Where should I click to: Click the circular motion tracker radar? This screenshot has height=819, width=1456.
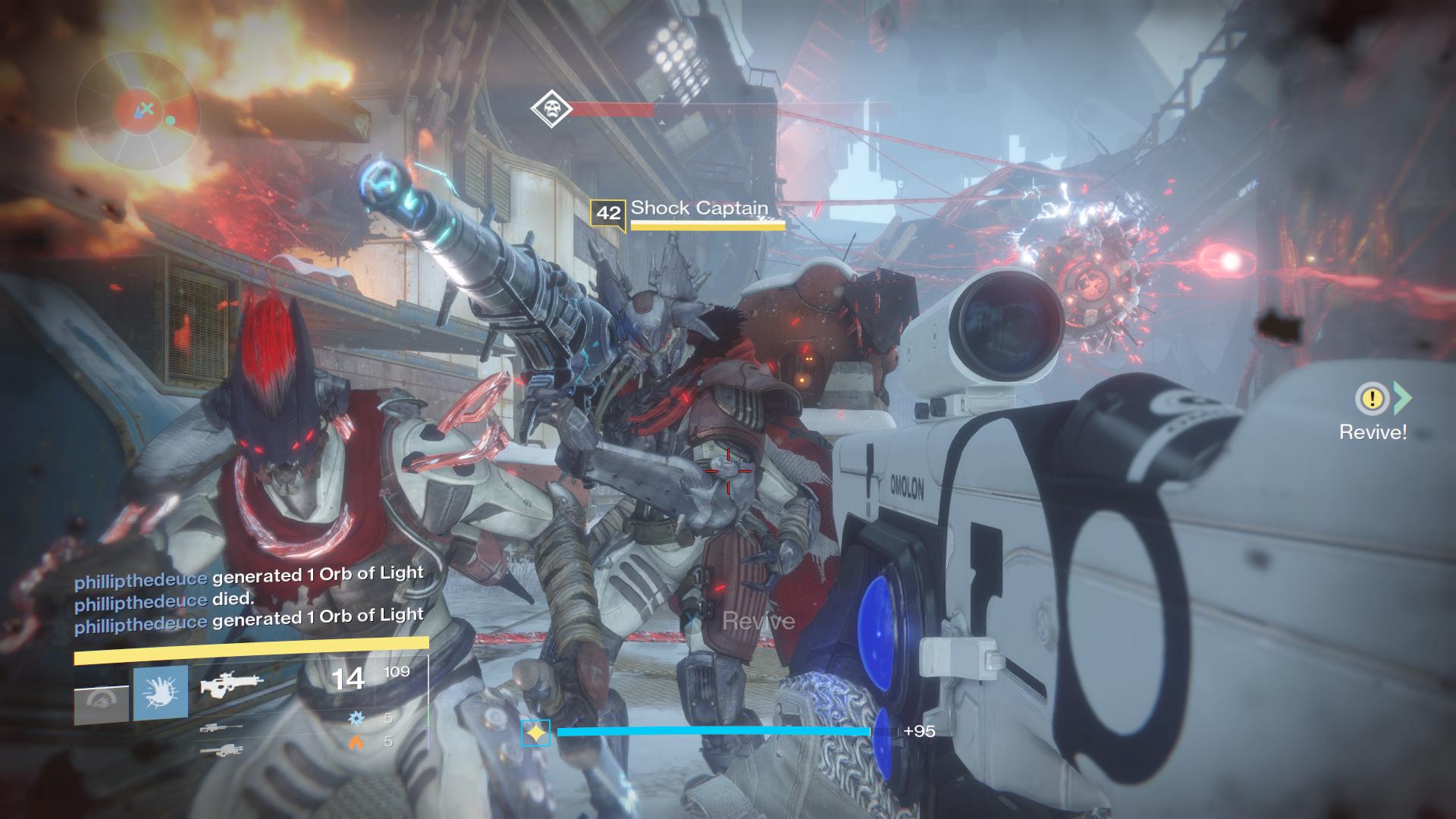[x=137, y=111]
